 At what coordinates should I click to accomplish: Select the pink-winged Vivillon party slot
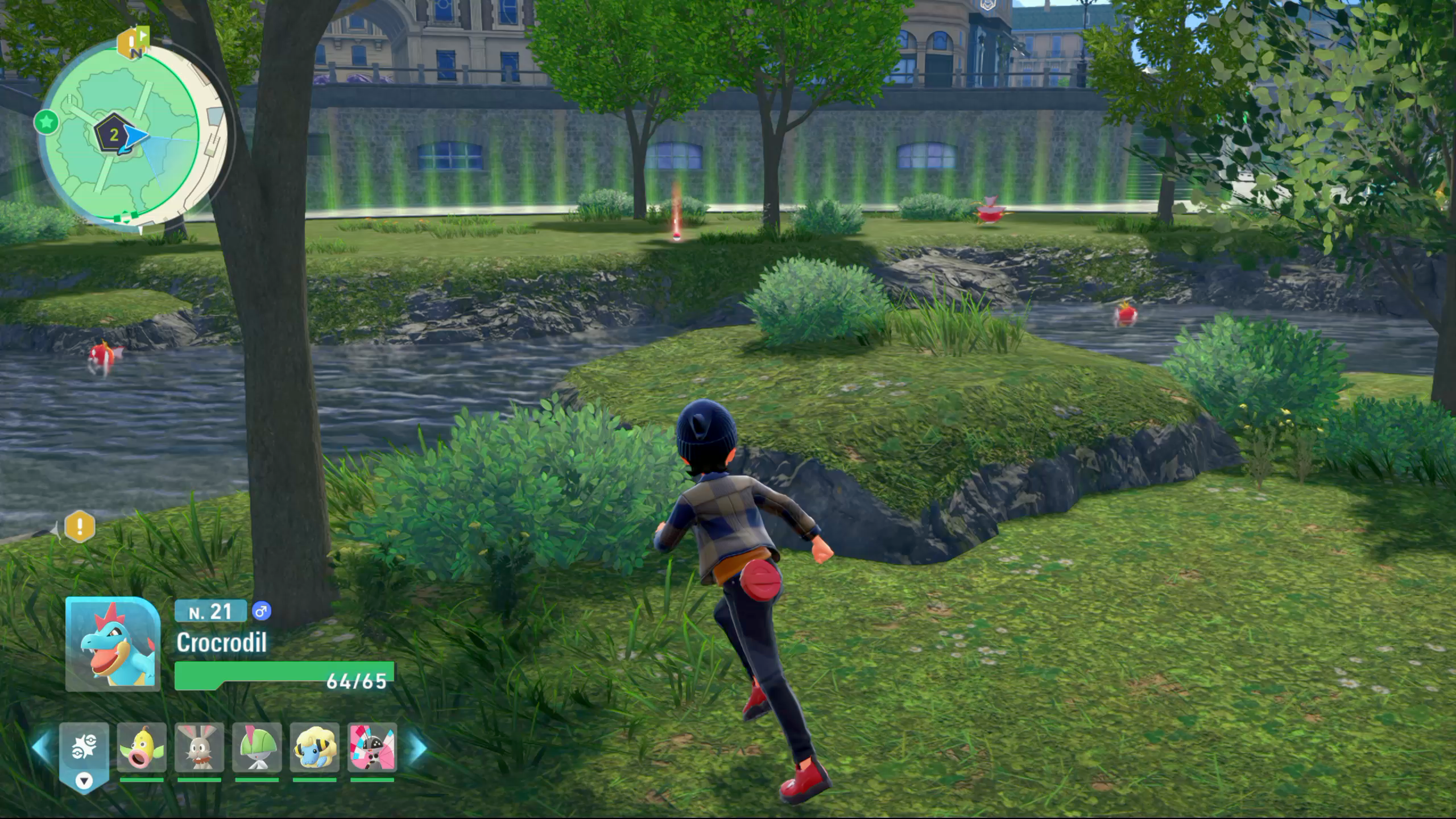pyautogui.click(x=372, y=748)
